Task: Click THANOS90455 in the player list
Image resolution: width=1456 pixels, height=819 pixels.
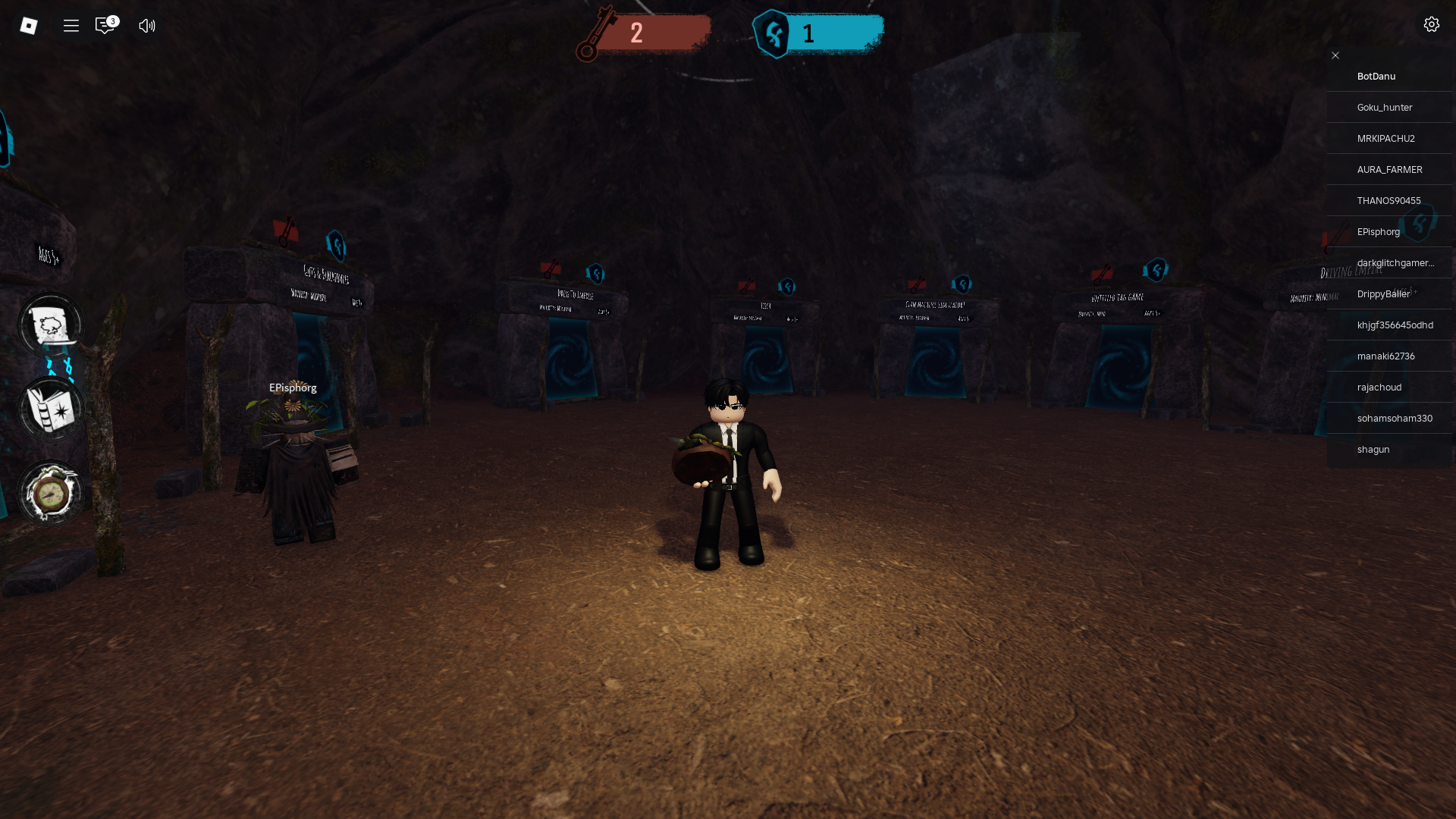Action: (1389, 201)
